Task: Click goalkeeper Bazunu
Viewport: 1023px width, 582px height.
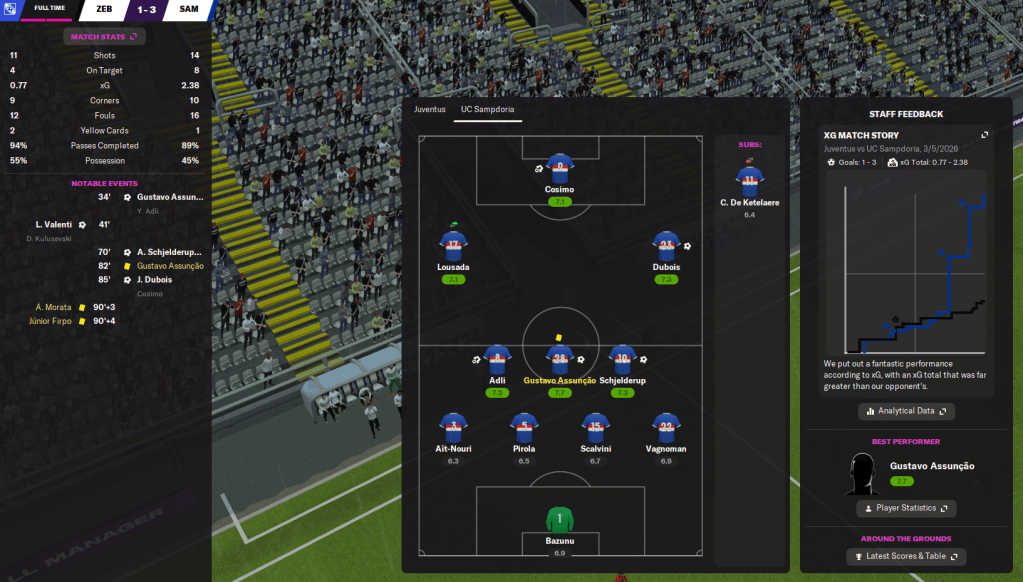Action: (560, 521)
